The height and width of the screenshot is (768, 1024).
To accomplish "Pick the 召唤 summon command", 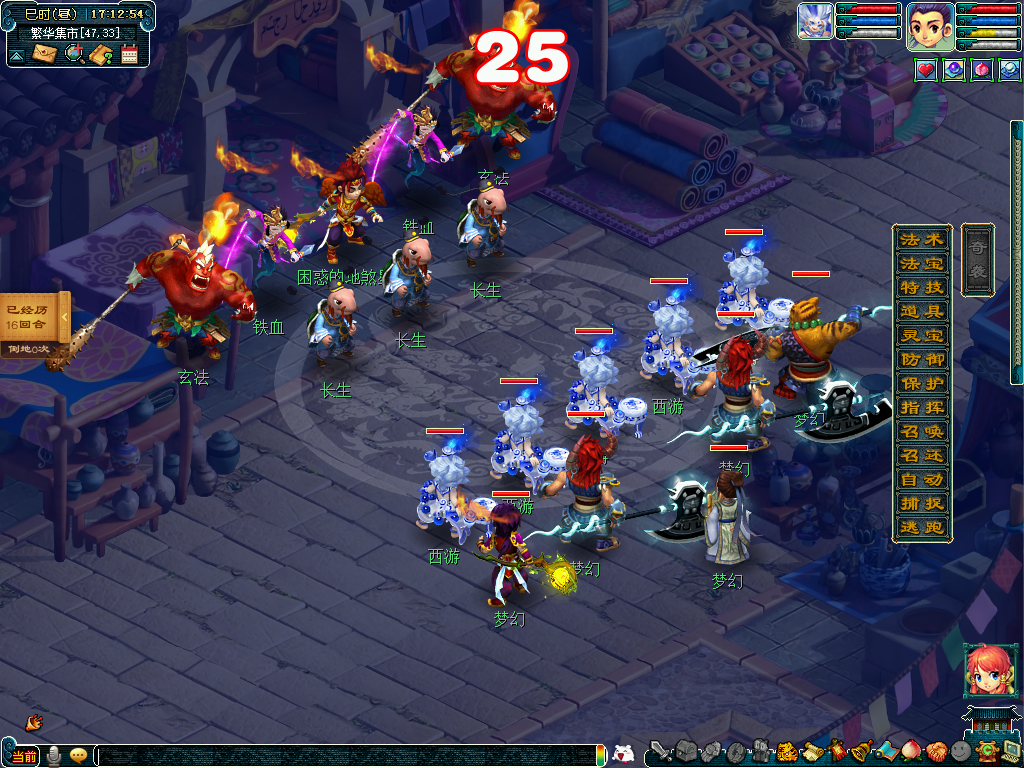I will point(921,432).
